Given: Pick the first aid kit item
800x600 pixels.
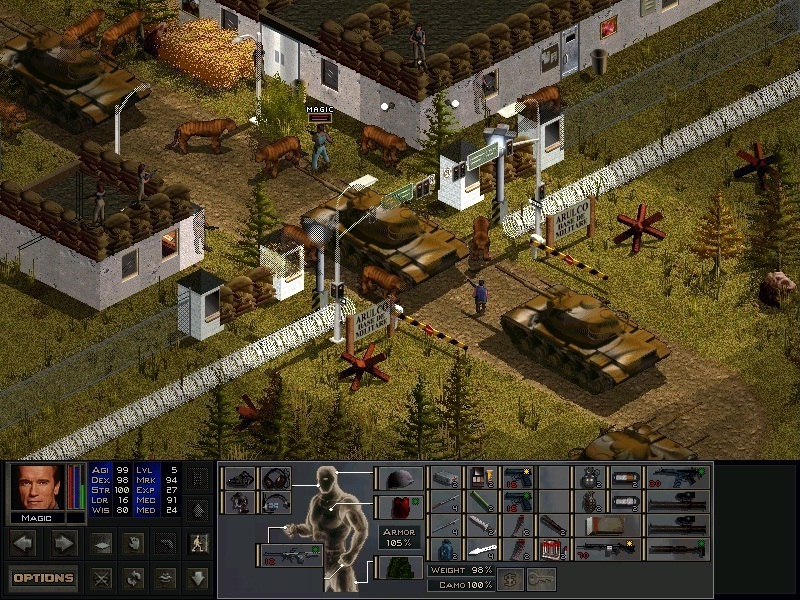Looking at the screenshot, I should point(553,550).
